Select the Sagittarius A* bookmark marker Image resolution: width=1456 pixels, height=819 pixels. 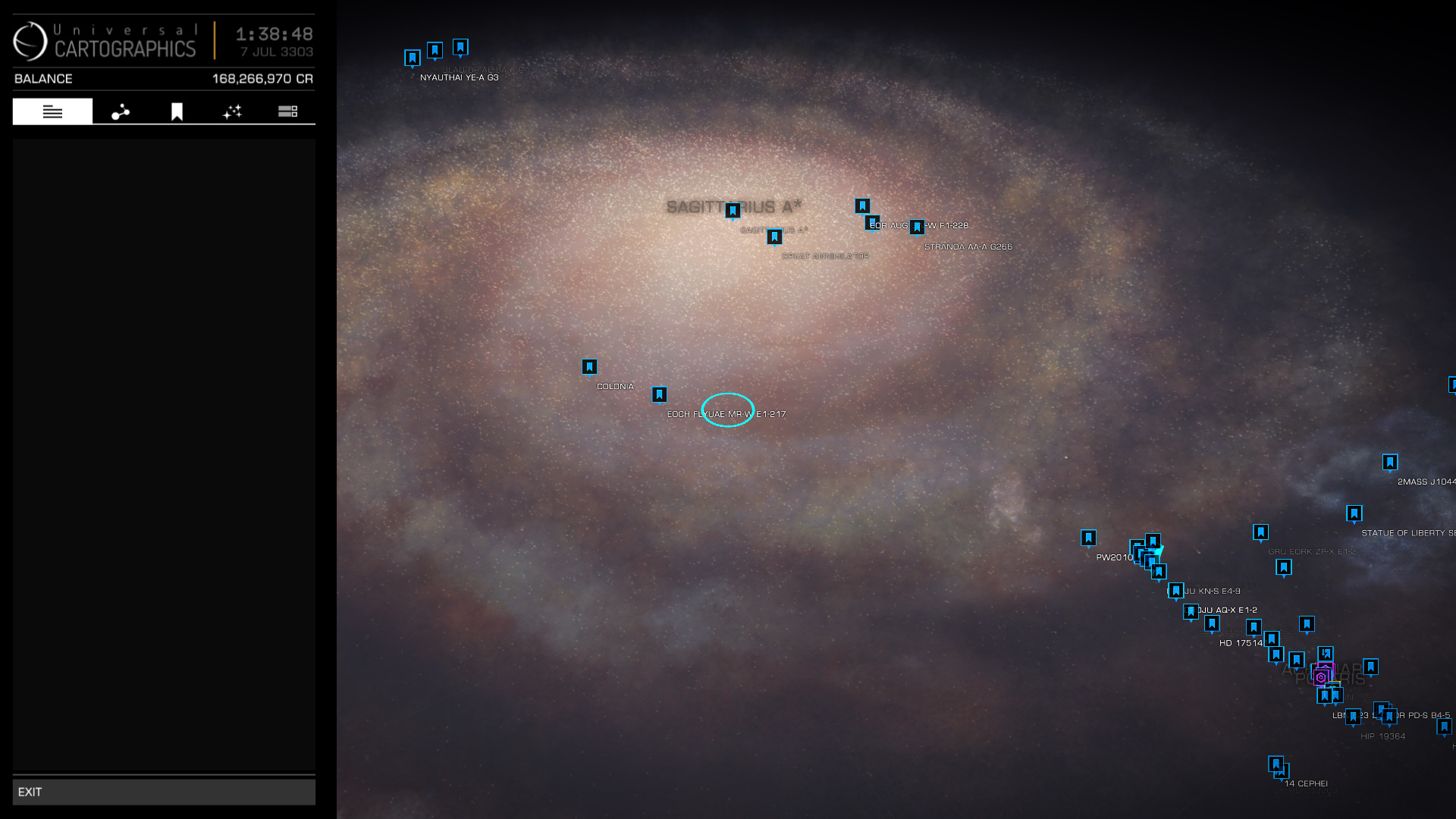click(733, 210)
